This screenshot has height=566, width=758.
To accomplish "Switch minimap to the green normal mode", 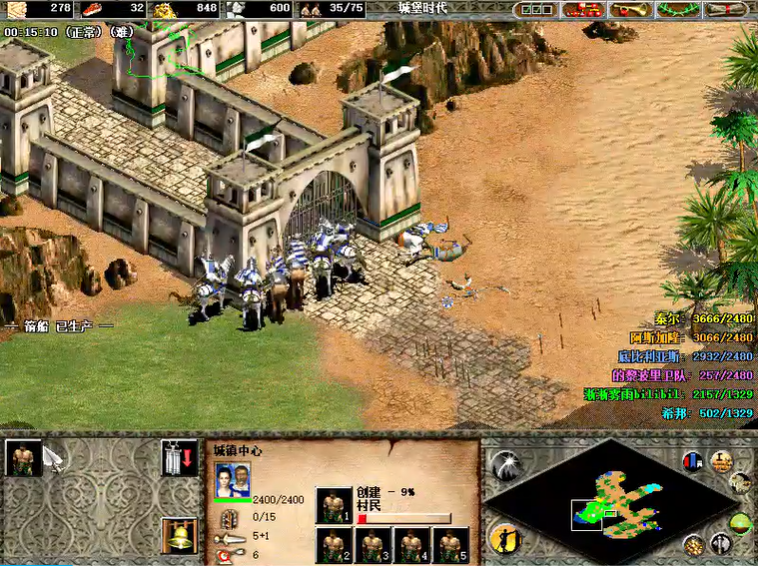I will point(741,523).
